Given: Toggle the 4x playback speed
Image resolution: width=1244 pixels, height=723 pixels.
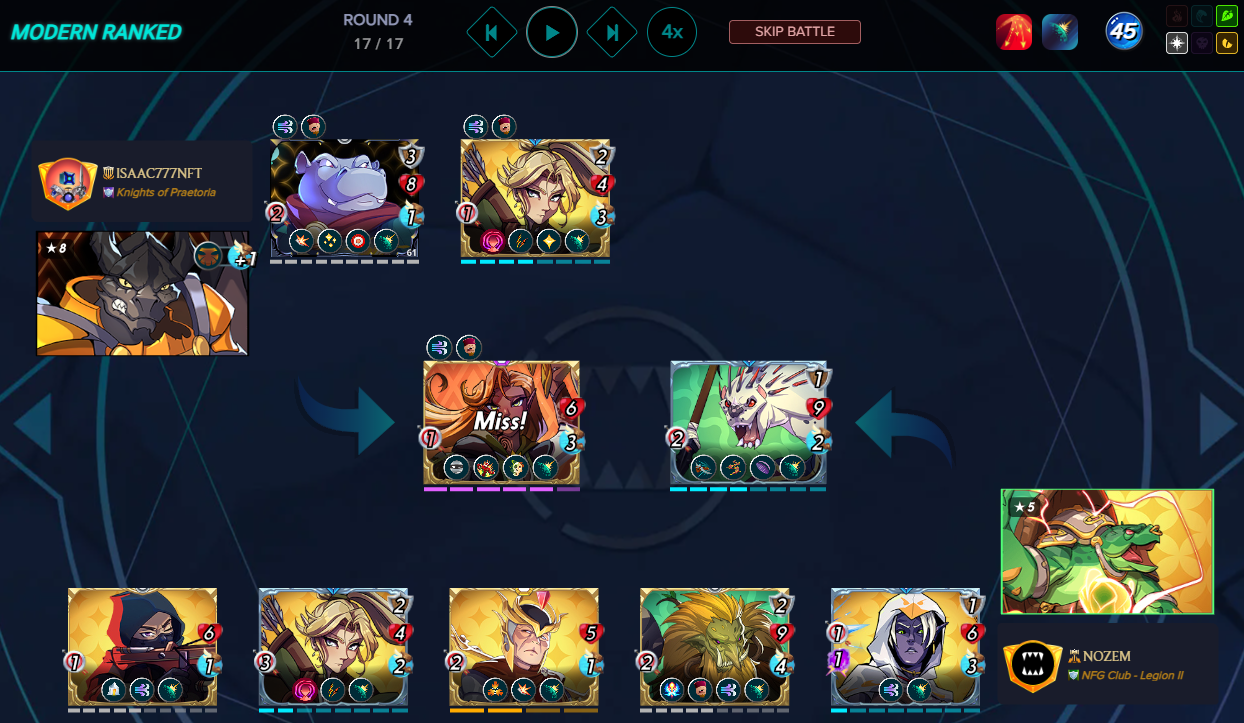Looking at the screenshot, I should (672, 32).
